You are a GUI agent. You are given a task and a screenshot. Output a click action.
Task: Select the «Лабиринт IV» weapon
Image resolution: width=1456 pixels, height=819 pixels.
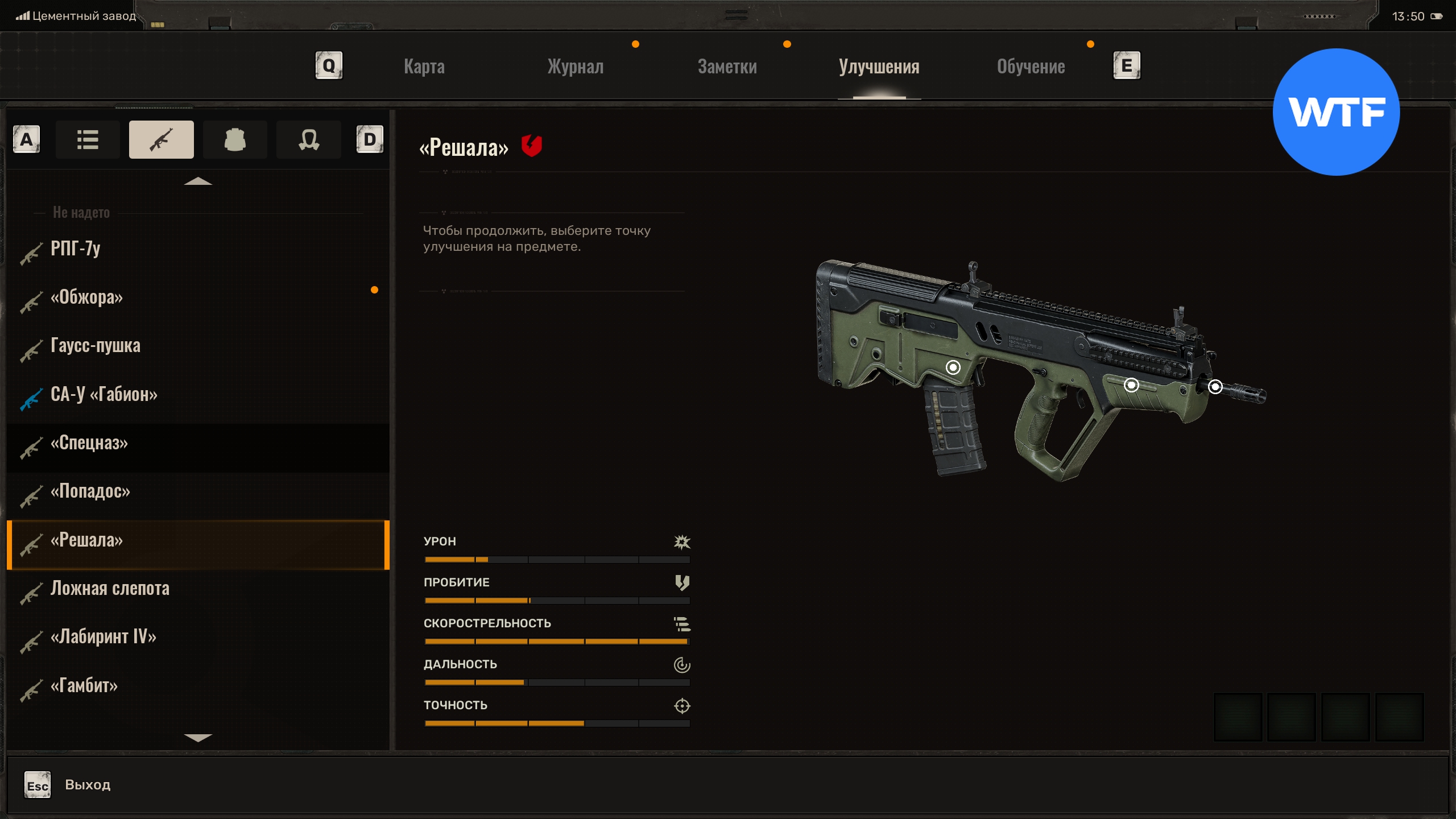click(x=103, y=636)
